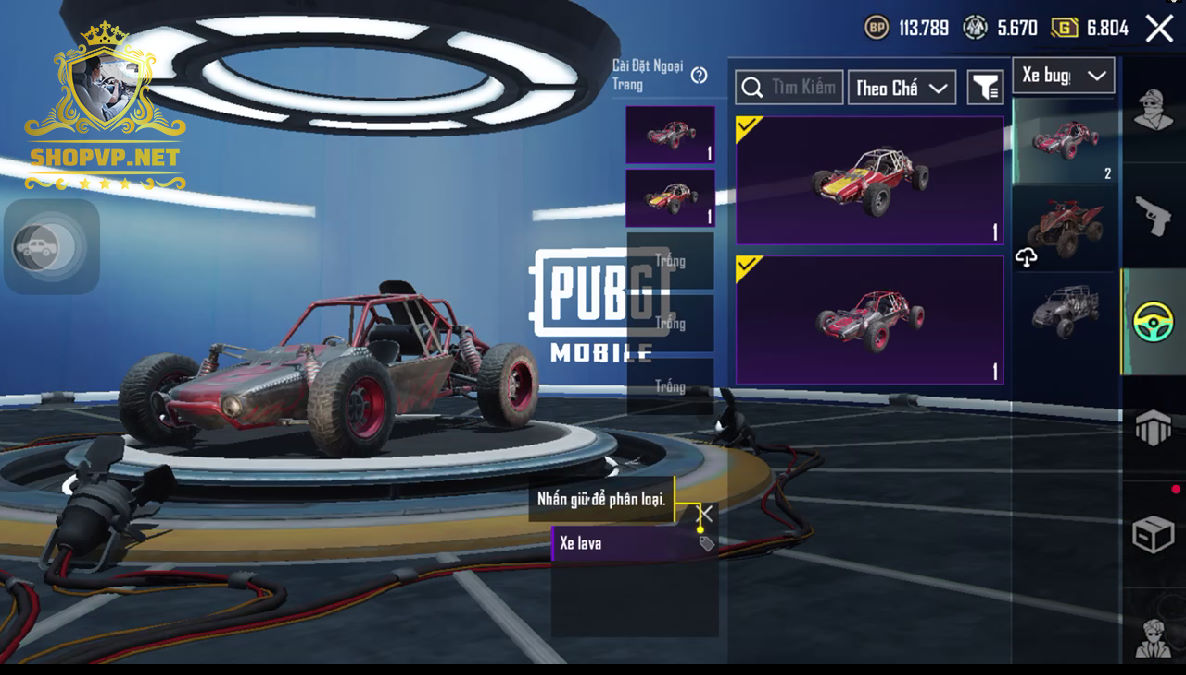Choose the grey UAZ jeep category thumbnail
The height and width of the screenshot is (675, 1186).
tap(1066, 310)
